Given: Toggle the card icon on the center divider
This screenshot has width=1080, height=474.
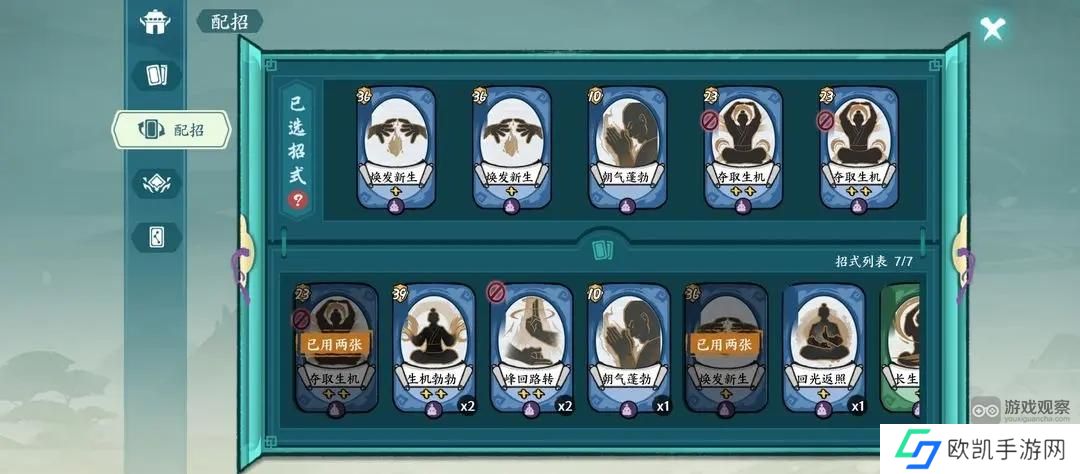Looking at the screenshot, I should (x=602, y=250).
